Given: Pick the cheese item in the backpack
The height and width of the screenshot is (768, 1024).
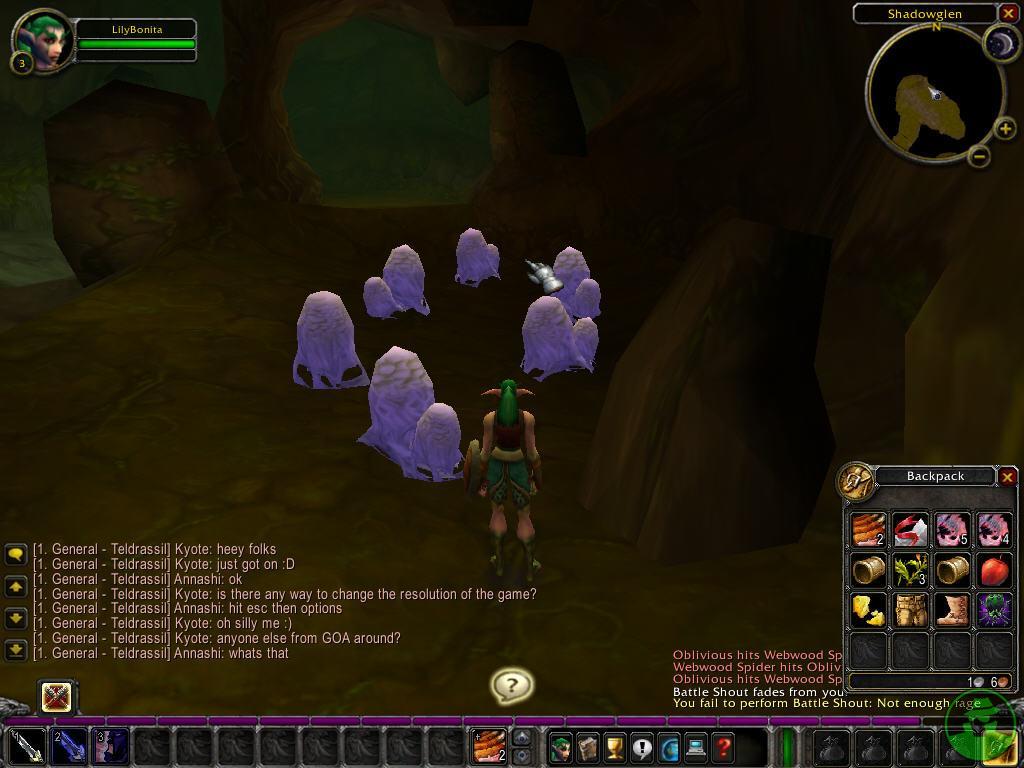Looking at the screenshot, I should pyautogui.click(x=868, y=609).
